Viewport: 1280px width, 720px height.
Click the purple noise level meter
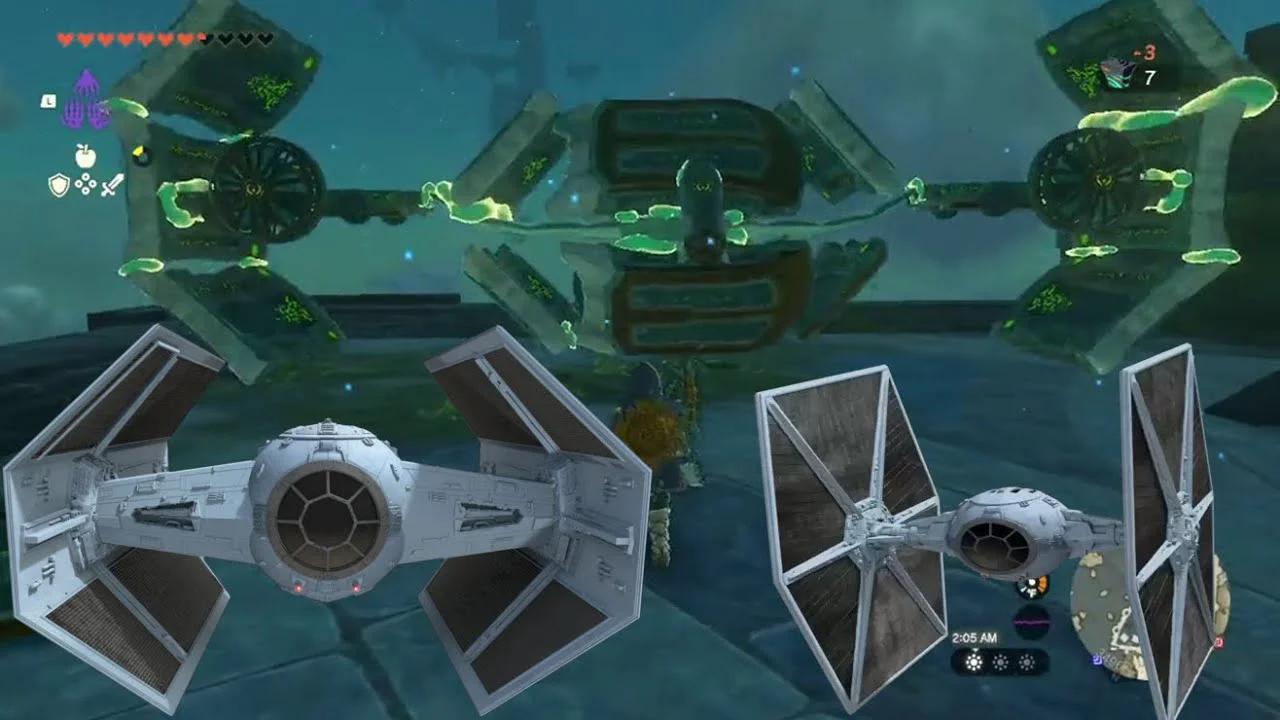pos(1031,620)
